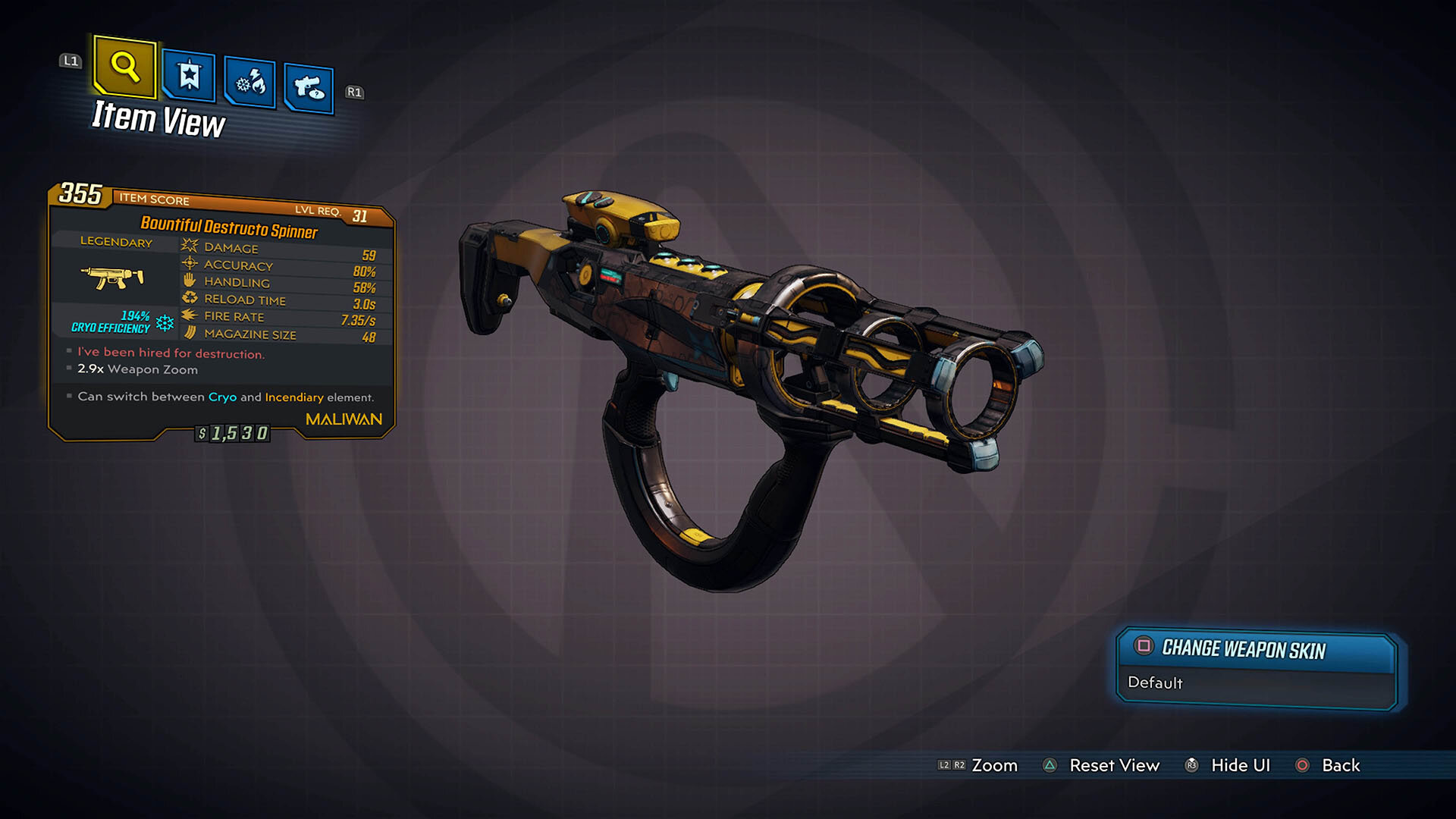Open the Change Weapon Skin panel
The width and height of the screenshot is (1456, 819).
point(1257,669)
